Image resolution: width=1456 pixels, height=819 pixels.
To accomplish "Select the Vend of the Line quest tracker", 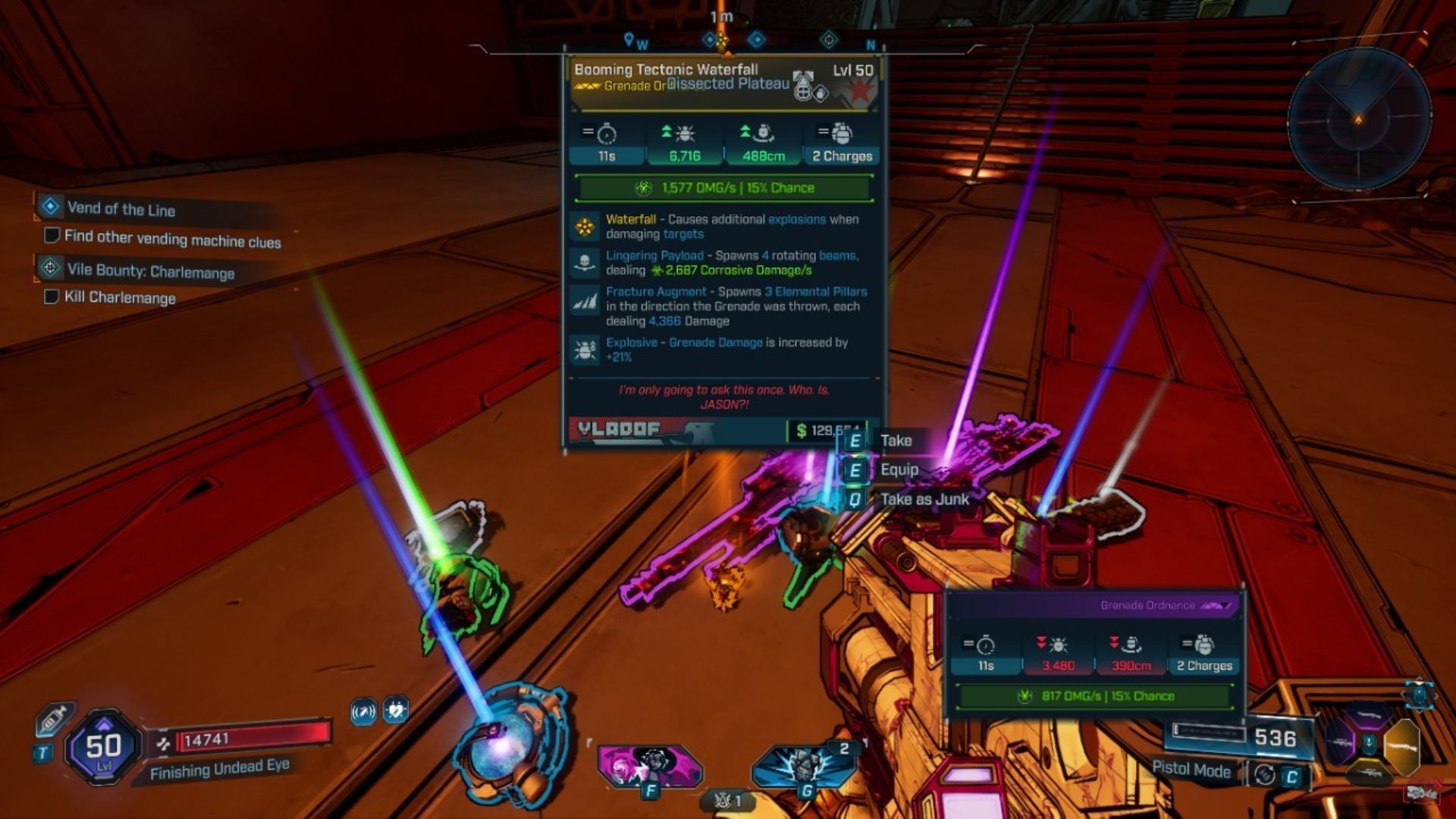I will [121, 209].
